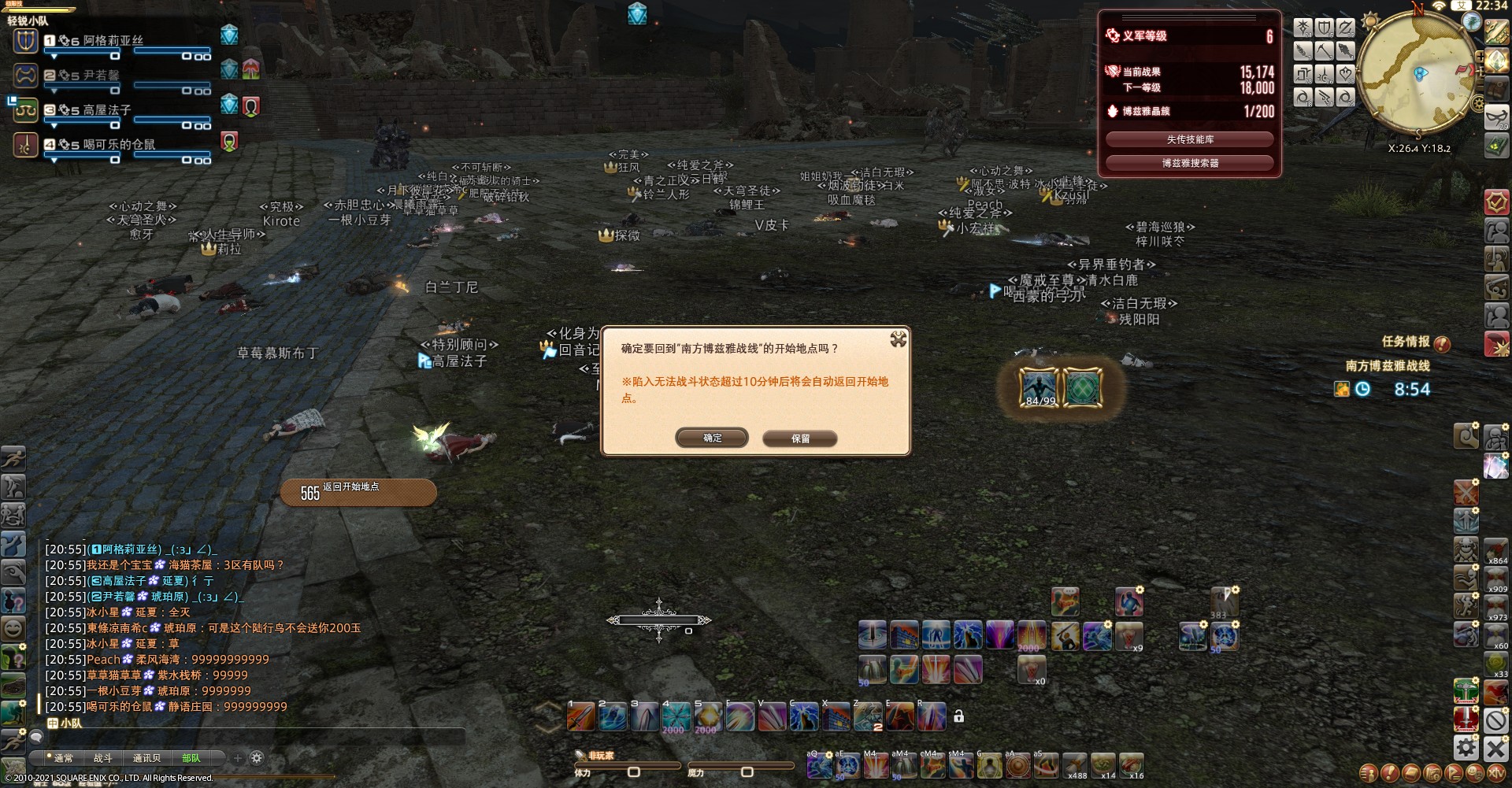1512x788 pixels.
Task: Select party member 阿格莉亚丝
Action: pos(113,40)
